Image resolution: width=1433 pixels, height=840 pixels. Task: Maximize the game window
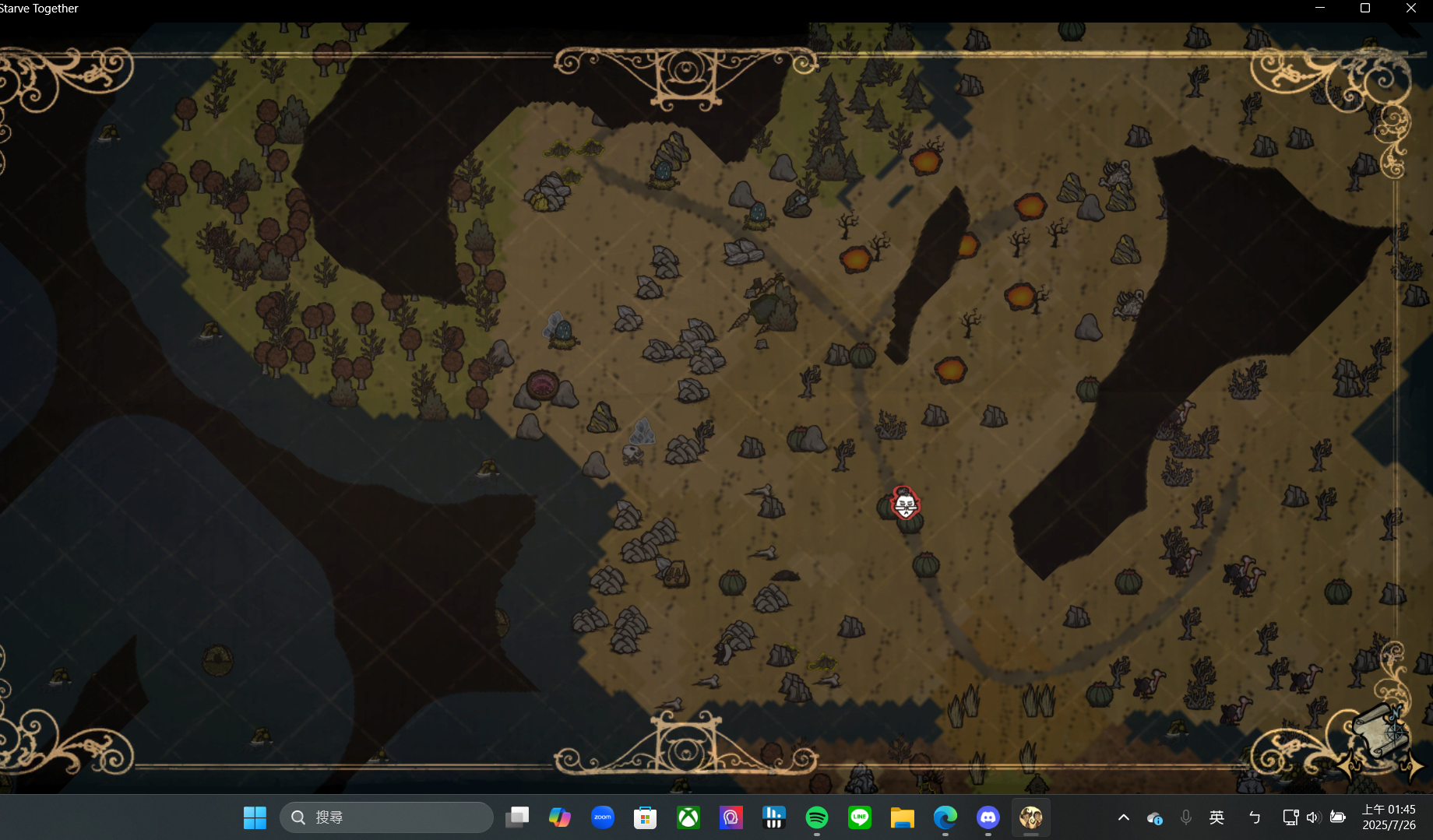1365,9
